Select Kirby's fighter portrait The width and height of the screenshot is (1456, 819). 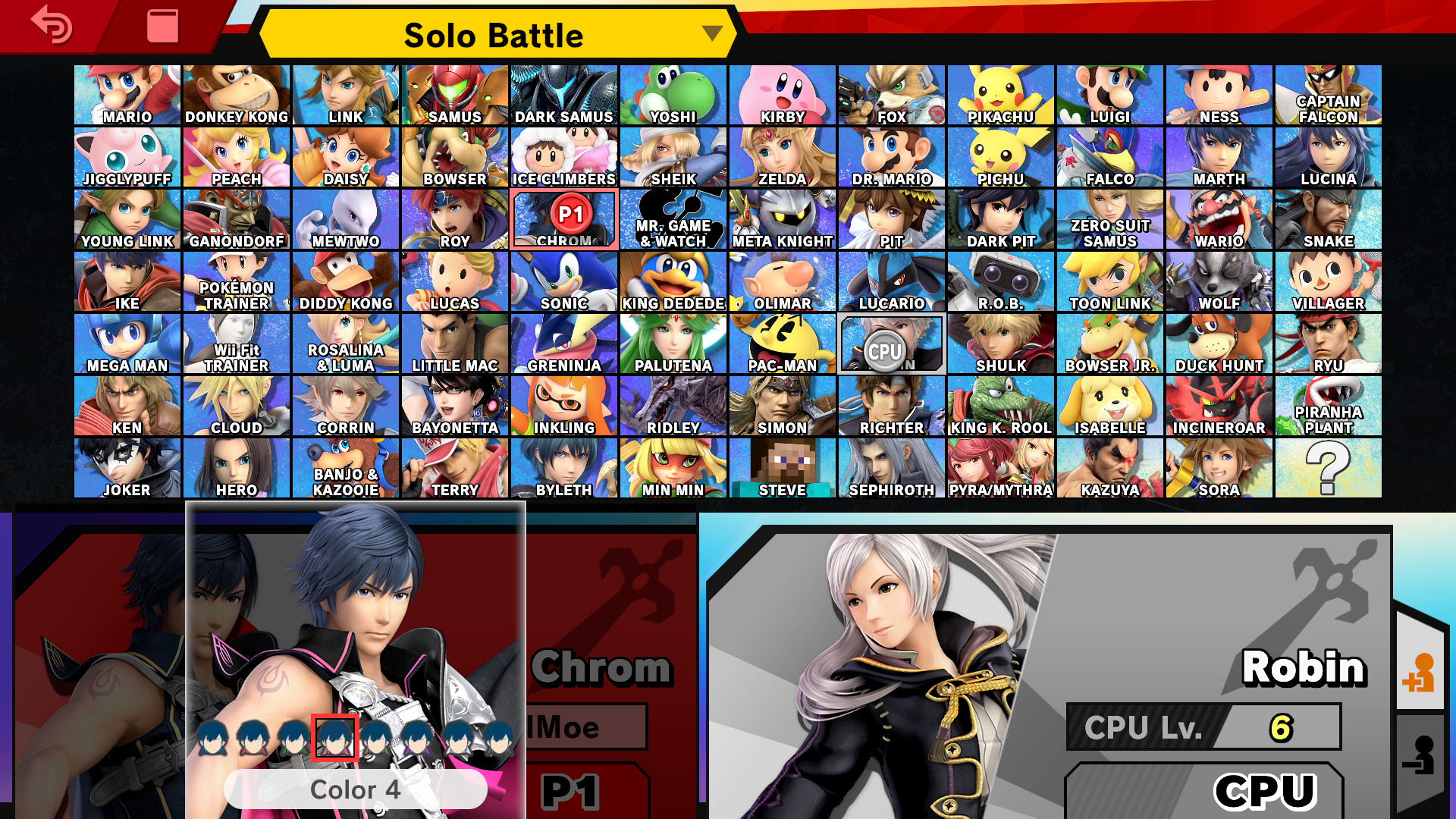tap(783, 94)
